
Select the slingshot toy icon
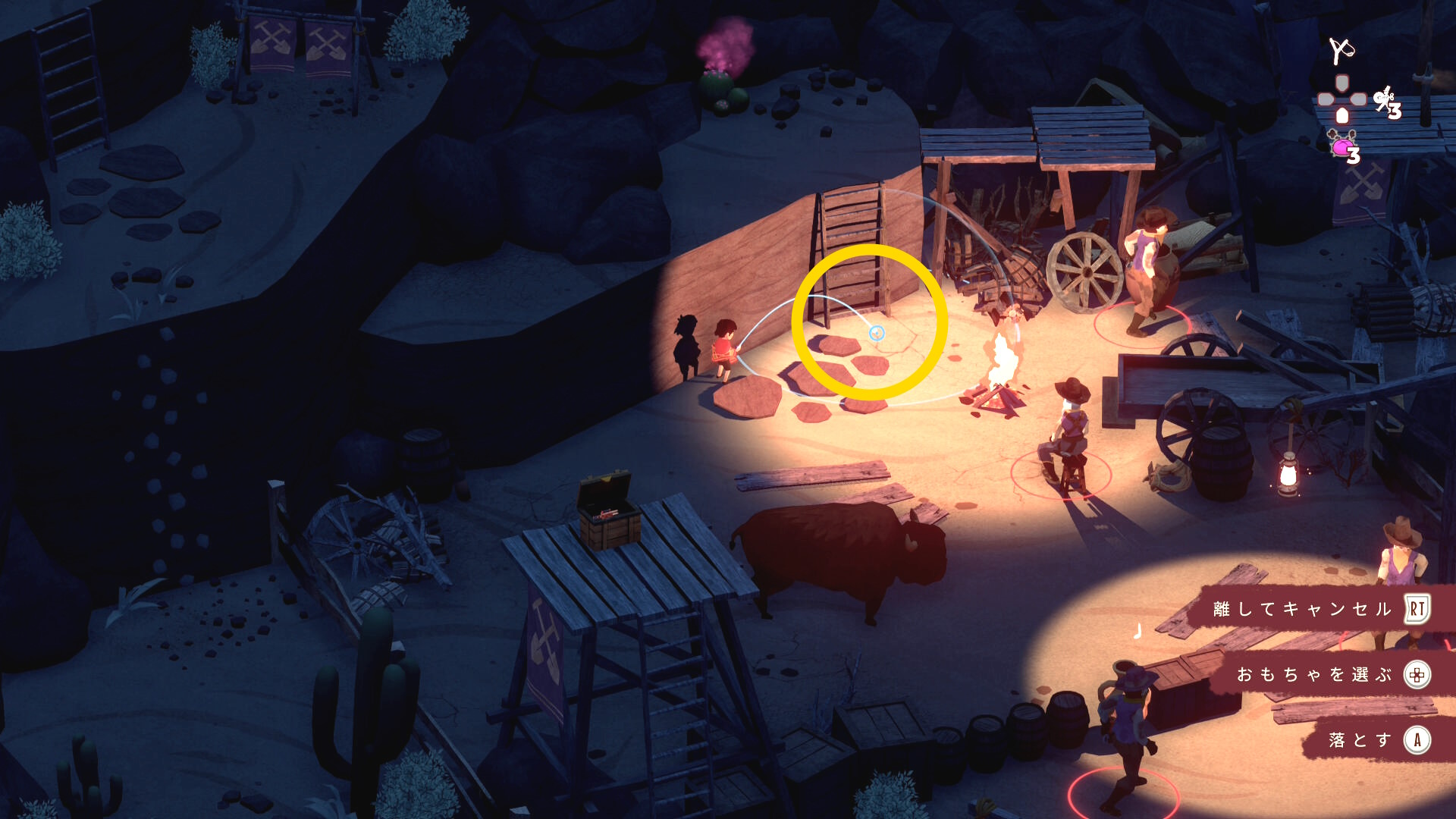[x=1341, y=51]
